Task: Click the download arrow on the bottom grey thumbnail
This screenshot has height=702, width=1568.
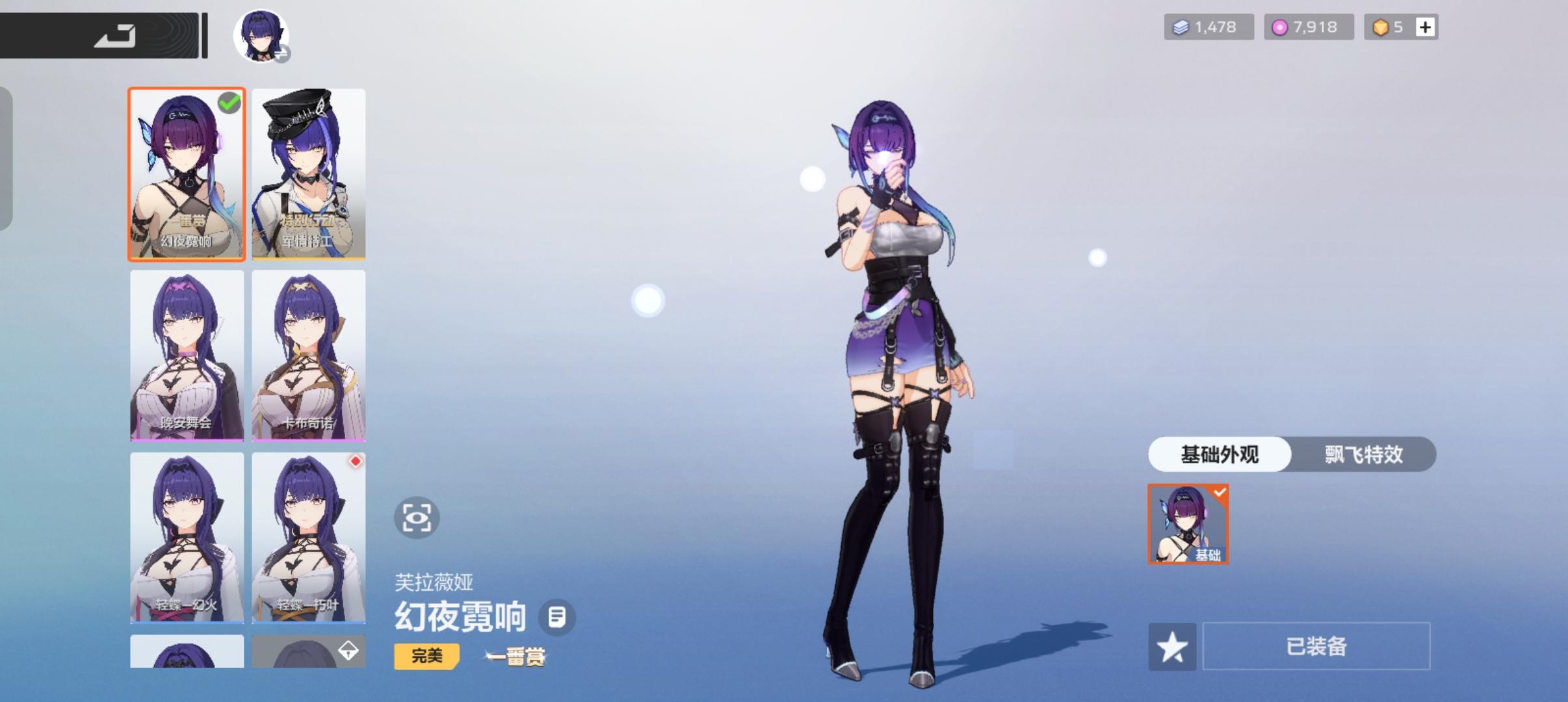Action: (347, 651)
